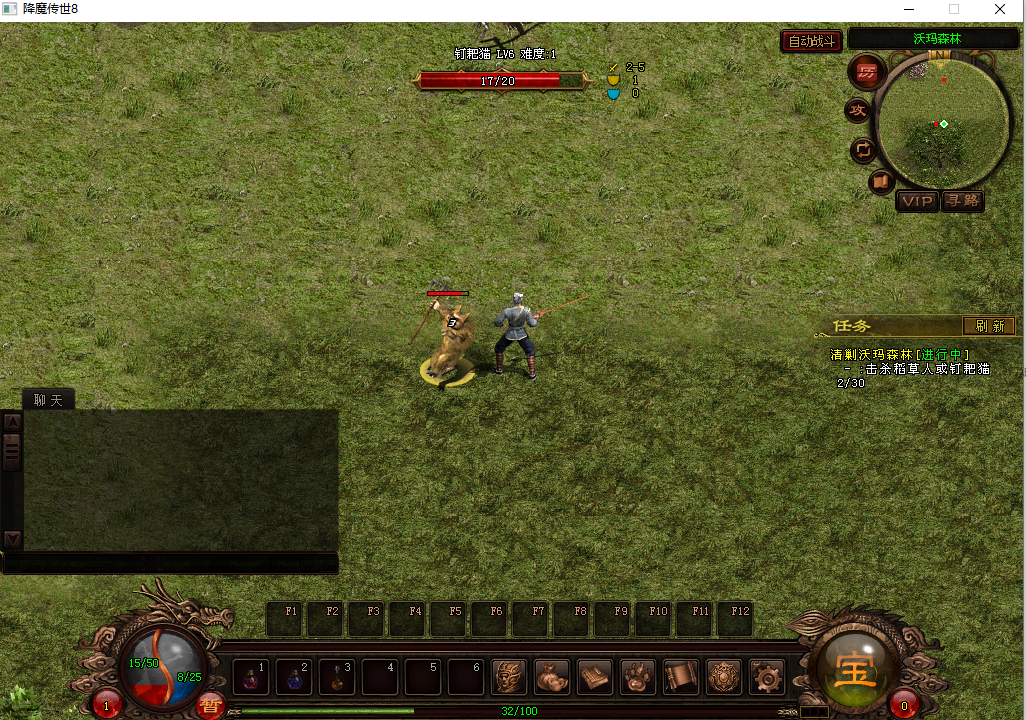Open the red 历 calendar icon
Screen dimensions: 1026x720
pyautogui.click(x=865, y=72)
